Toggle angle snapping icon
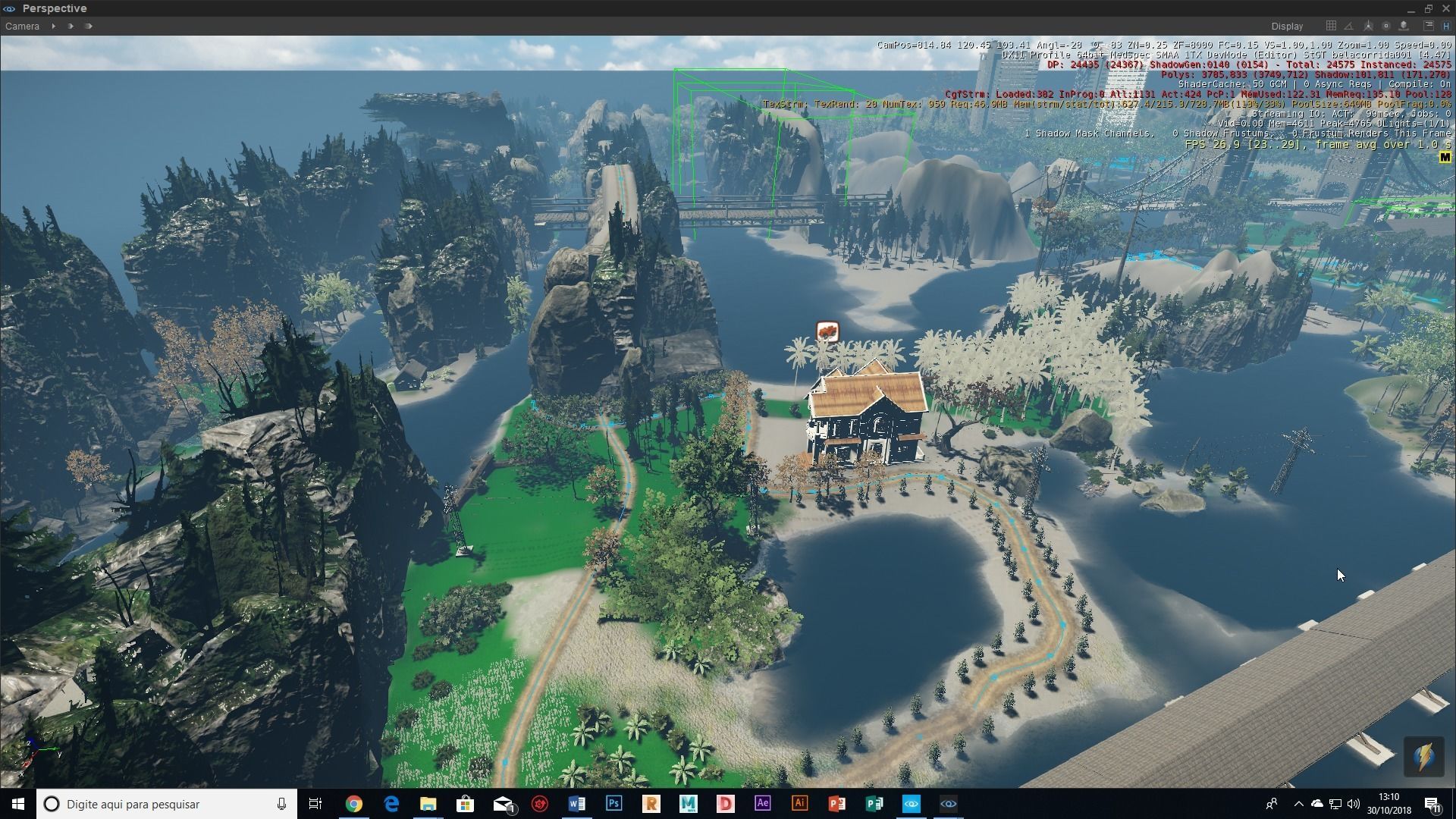The height and width of the screenshot is (819, 1456). pyautogui.click(x=1348, y=26)
